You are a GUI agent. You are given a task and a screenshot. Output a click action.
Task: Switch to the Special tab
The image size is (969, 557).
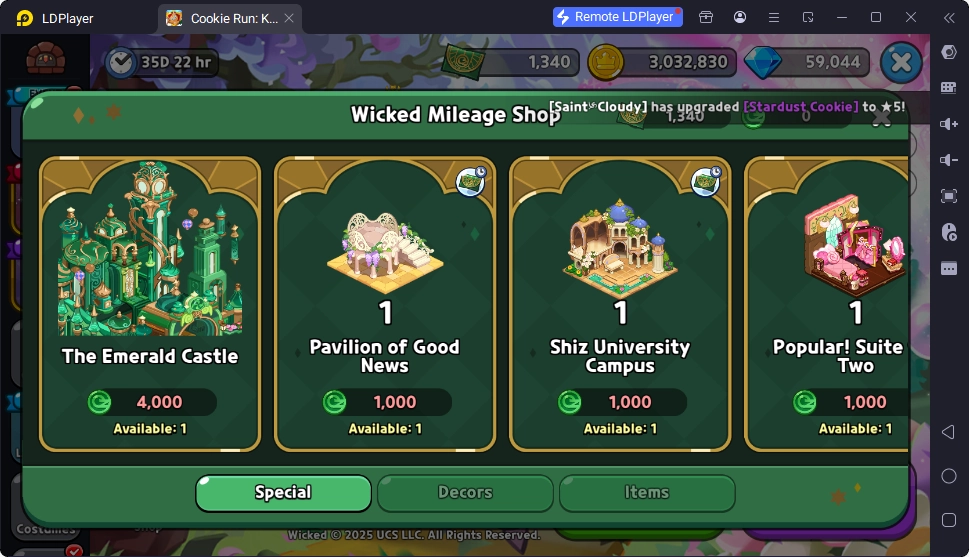pos(283,493)
